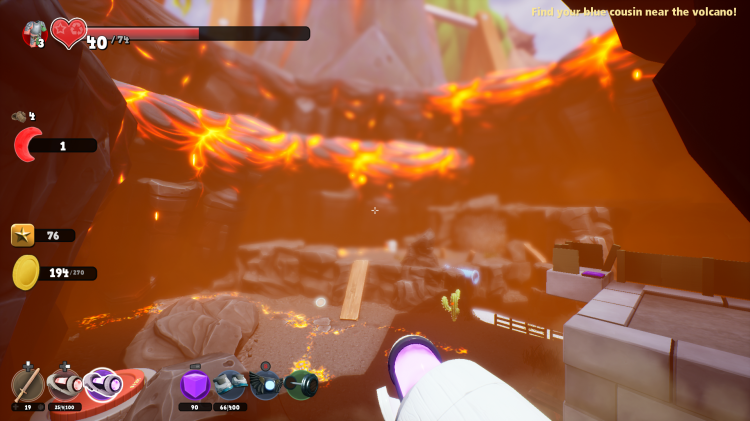Select the wooden sword weapon slot
Viewport: 750px width, 421px height.
pyautogui.click(x=27, y=384)
